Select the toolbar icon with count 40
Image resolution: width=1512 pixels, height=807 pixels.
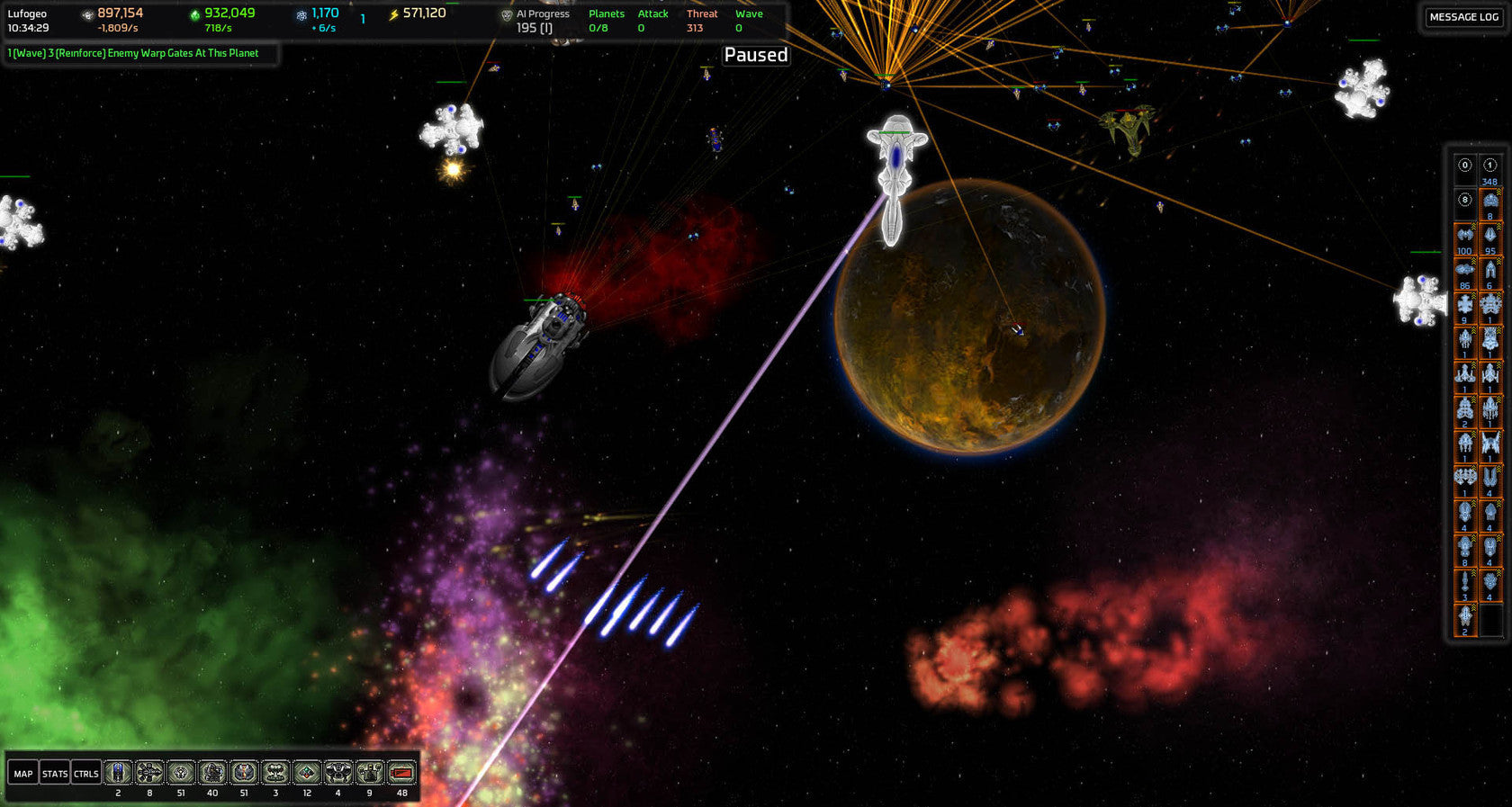click(x=212, y=773)
